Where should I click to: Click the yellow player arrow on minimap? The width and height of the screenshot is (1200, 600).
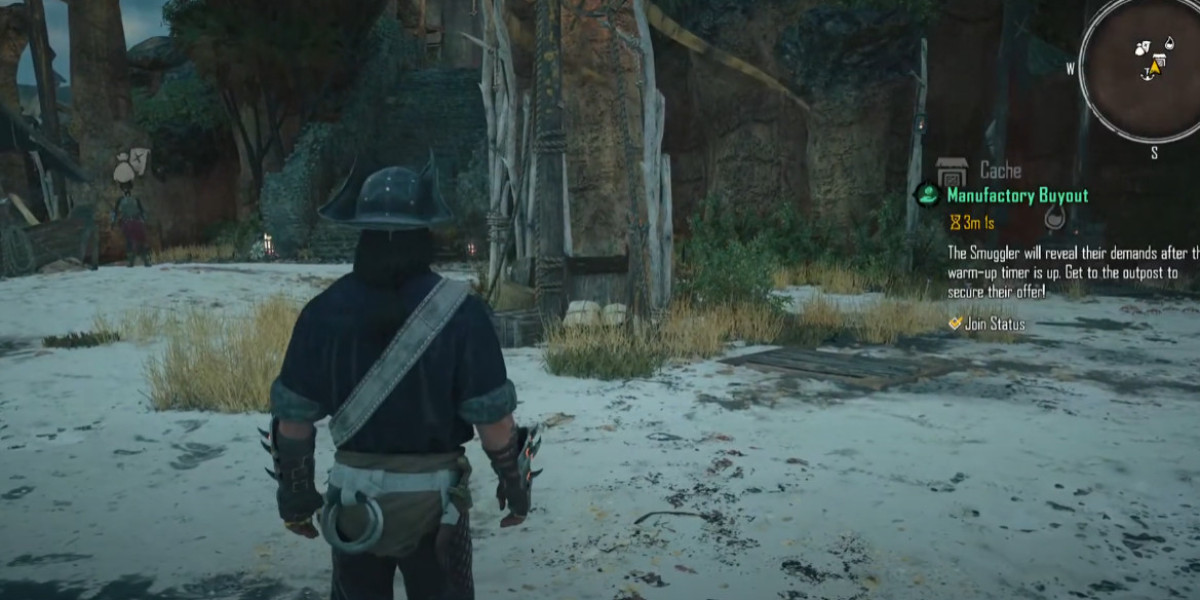pyautogui.click(x=1155, y=68)
